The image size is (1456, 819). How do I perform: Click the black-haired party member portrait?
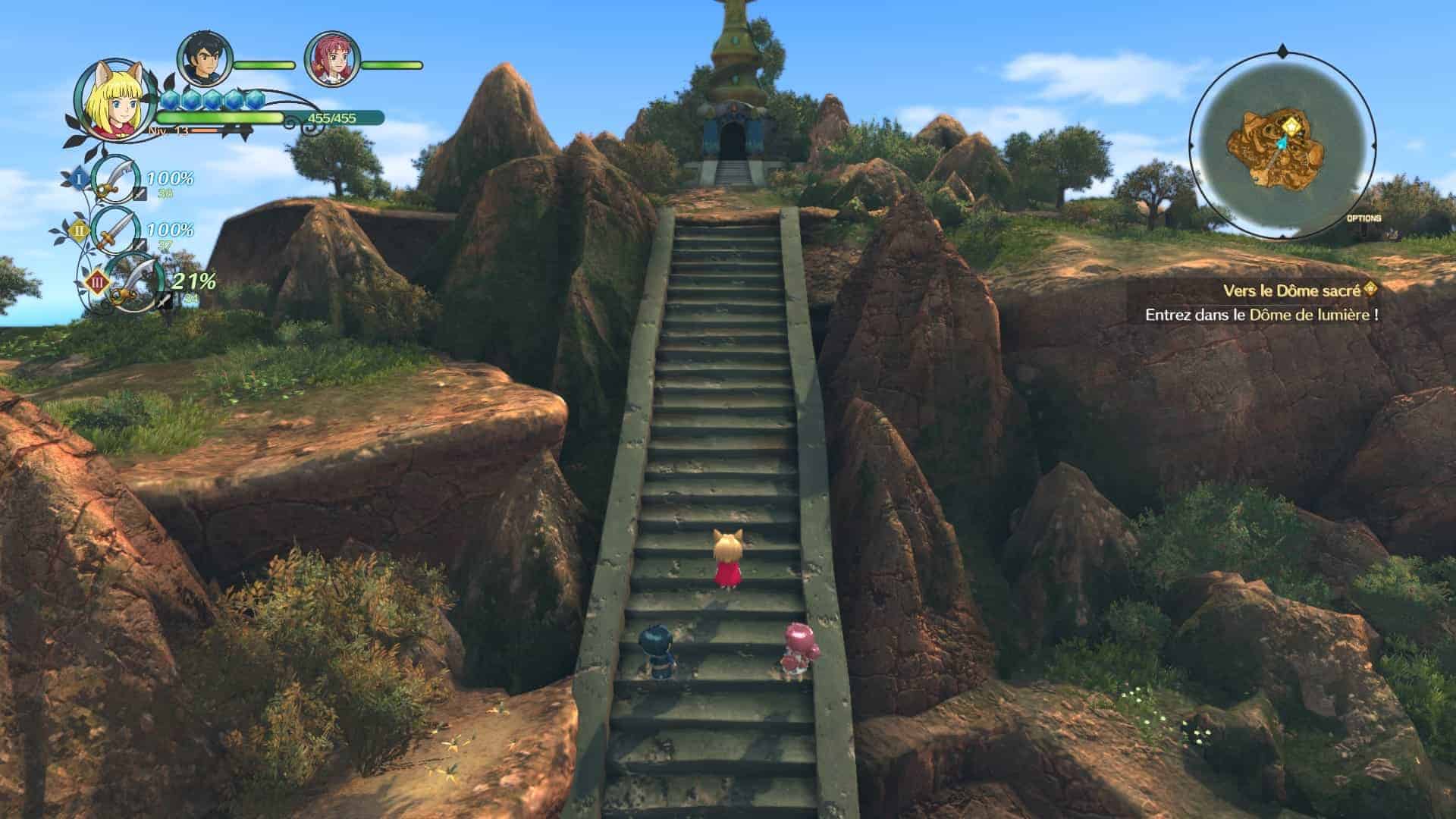[203, 59]
